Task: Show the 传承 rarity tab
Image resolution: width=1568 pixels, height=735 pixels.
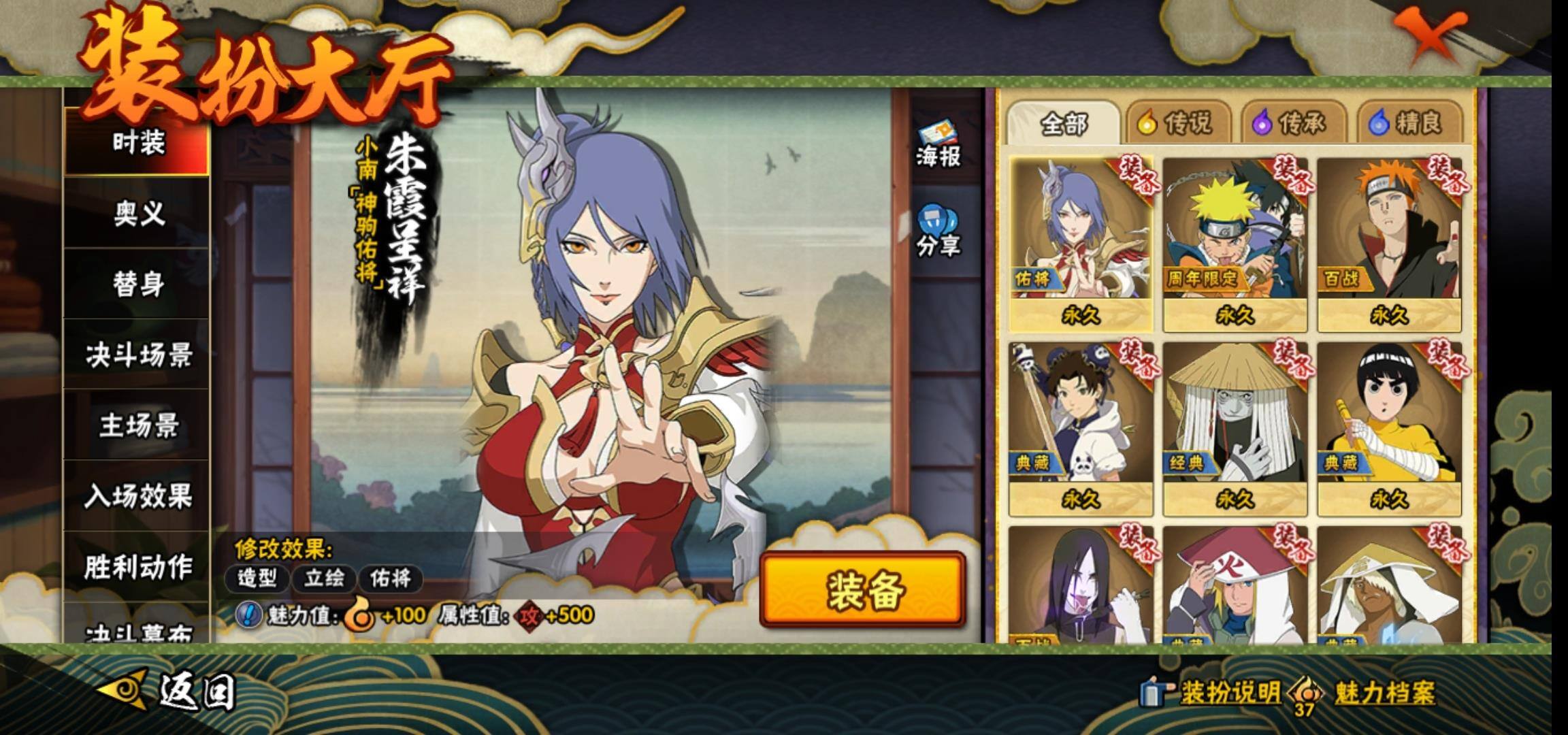Action: coord(1293,124)
